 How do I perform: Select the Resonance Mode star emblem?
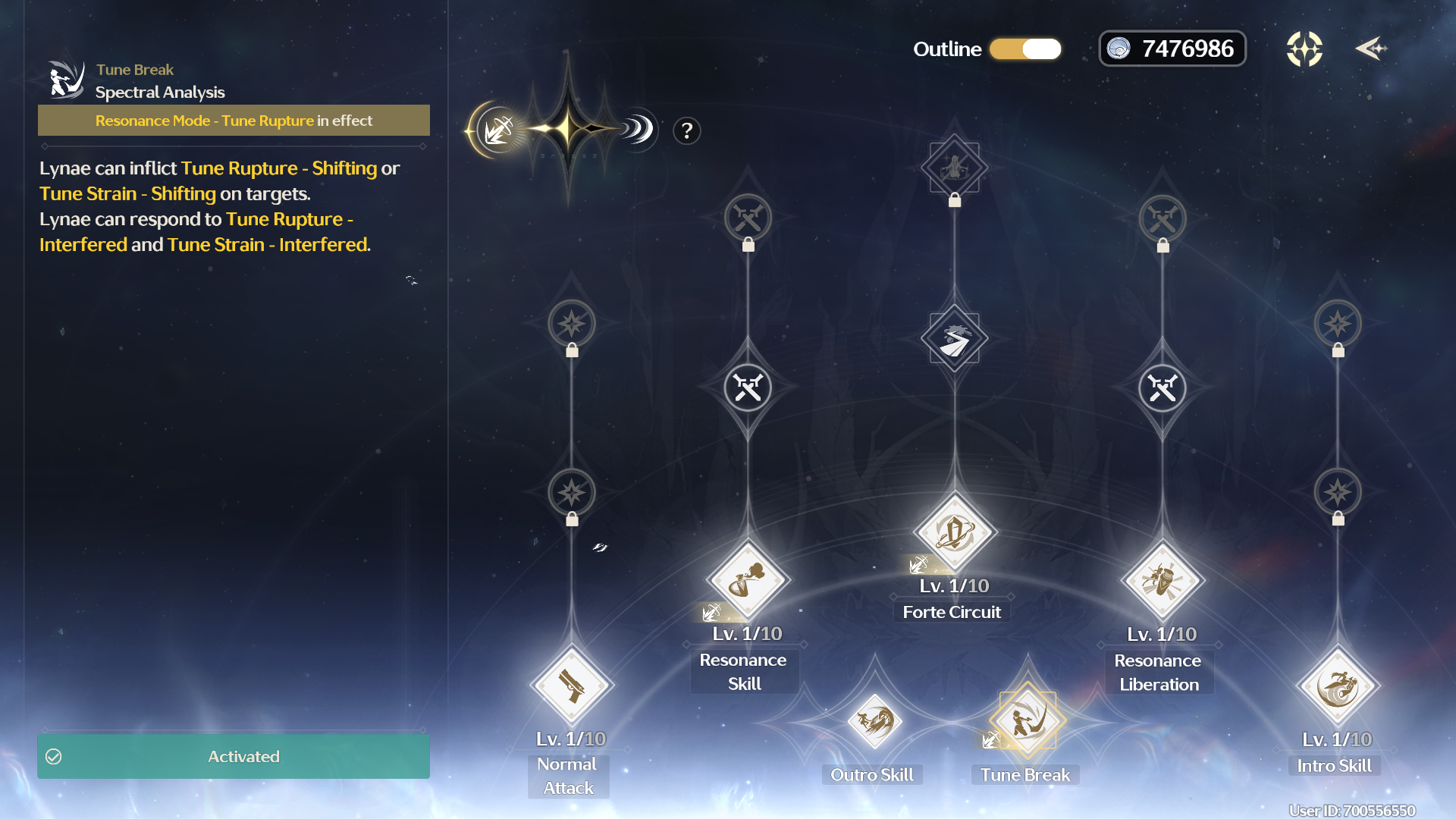567,130
